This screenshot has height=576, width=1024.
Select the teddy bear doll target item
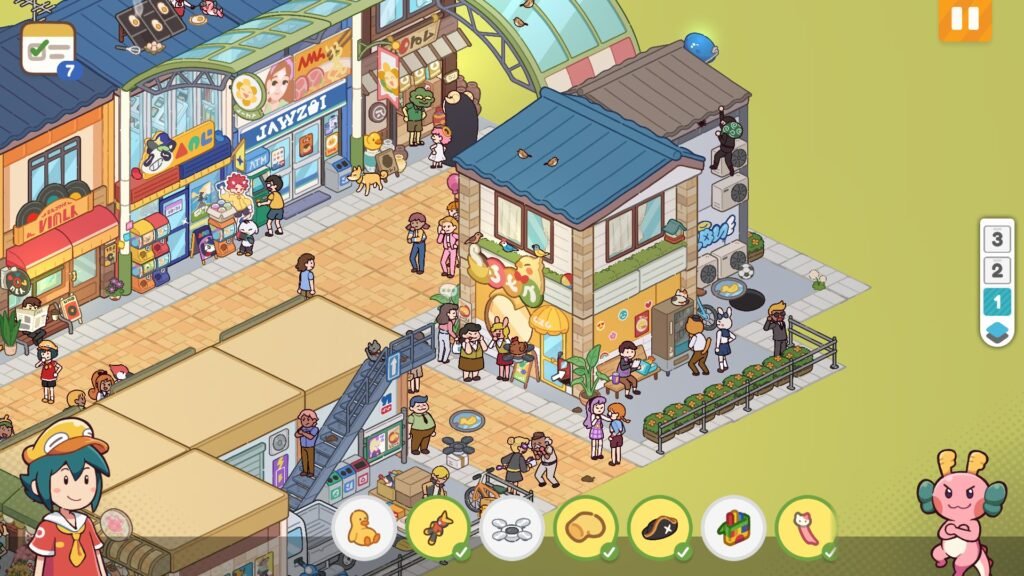[x=438, y=528]
